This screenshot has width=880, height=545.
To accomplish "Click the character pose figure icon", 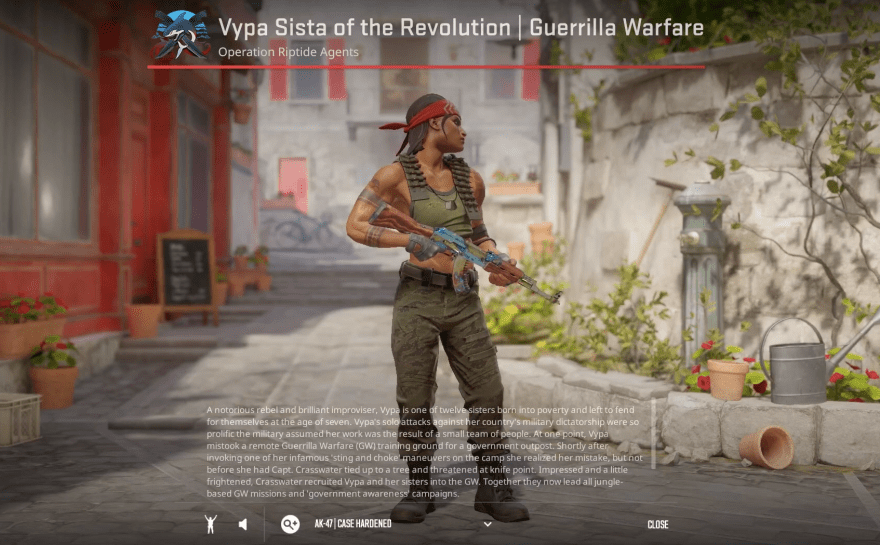I will pyautogui.click(x=210, y=524).
